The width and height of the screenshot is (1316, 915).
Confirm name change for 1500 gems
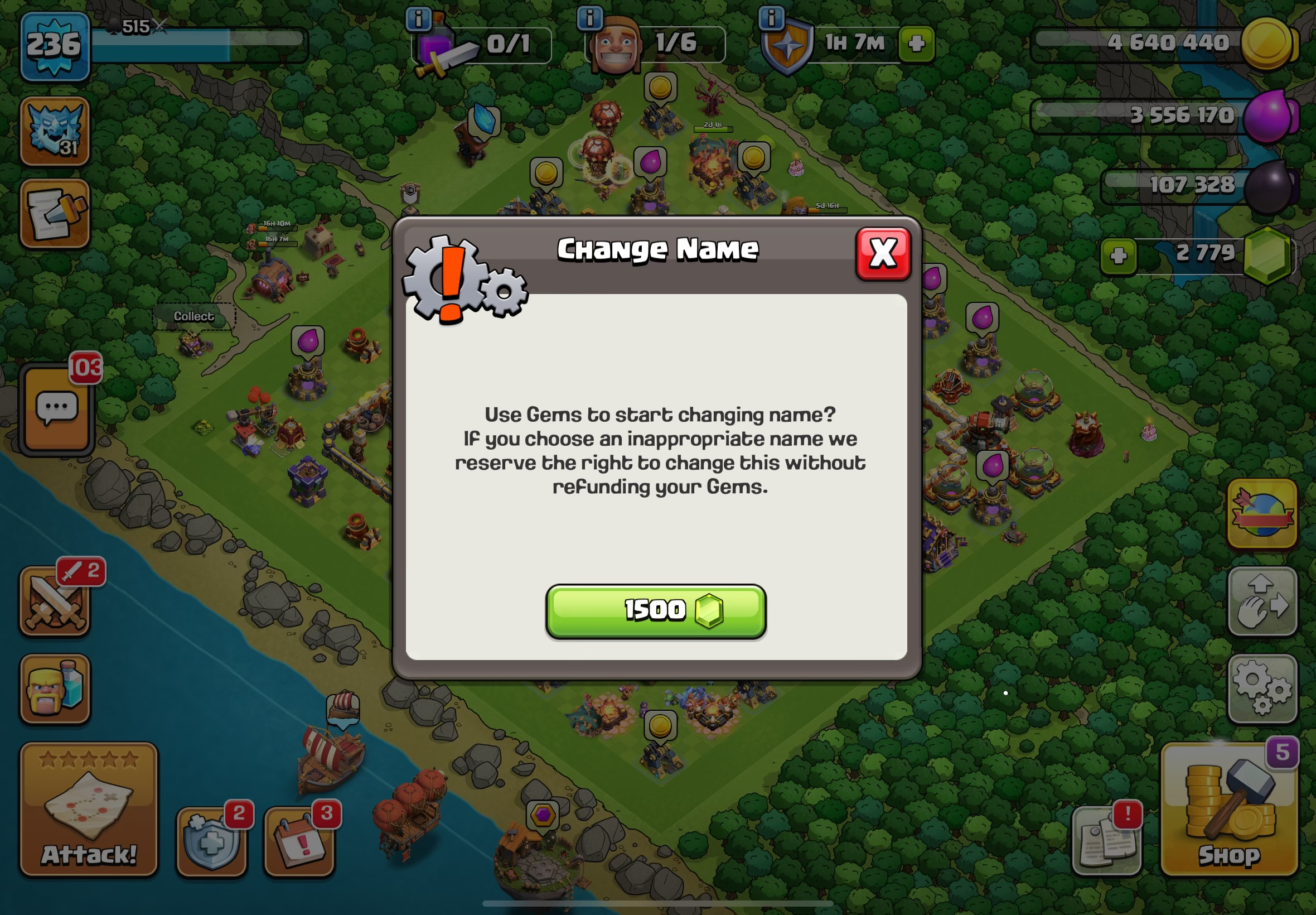coord(655,611)
